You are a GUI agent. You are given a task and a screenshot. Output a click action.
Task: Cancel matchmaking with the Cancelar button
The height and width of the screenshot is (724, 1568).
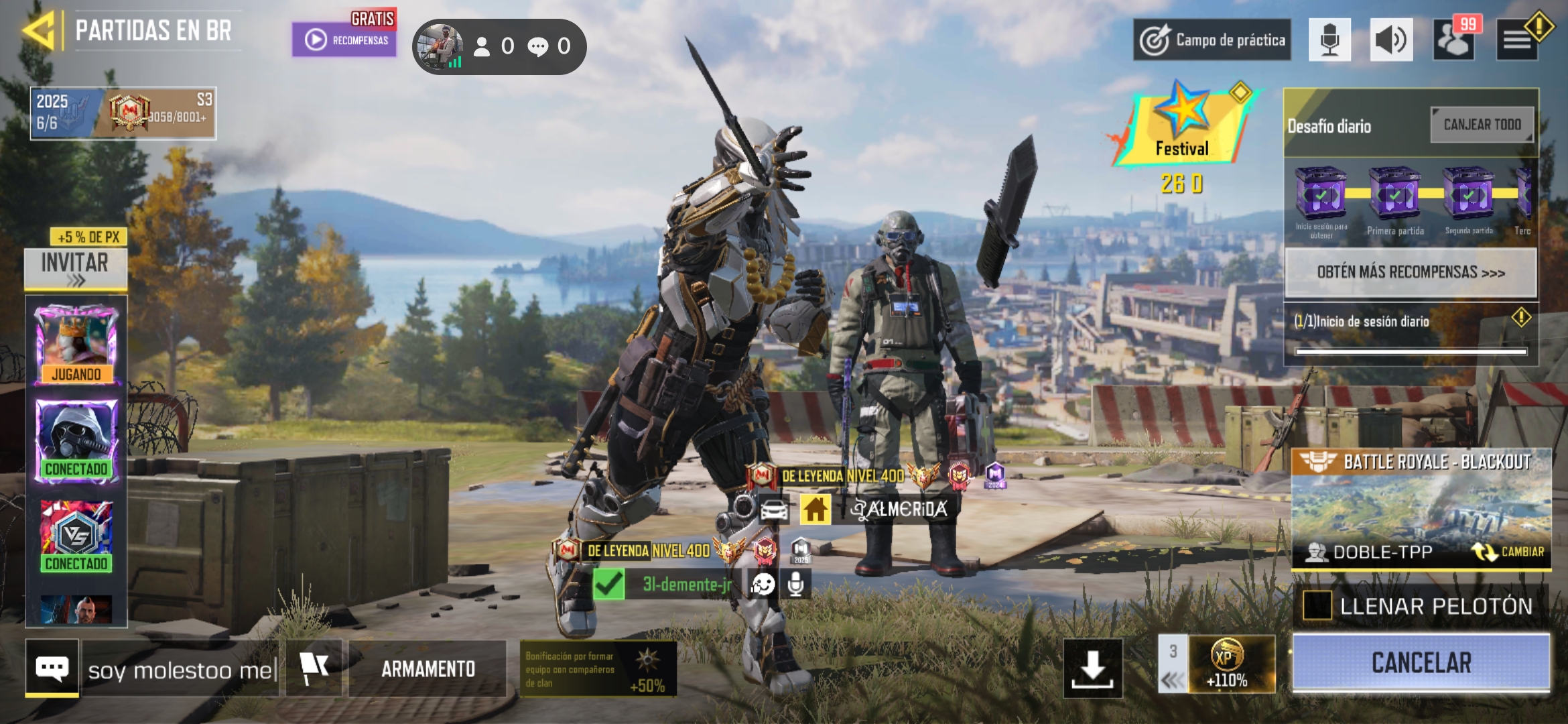point(1421,663)
